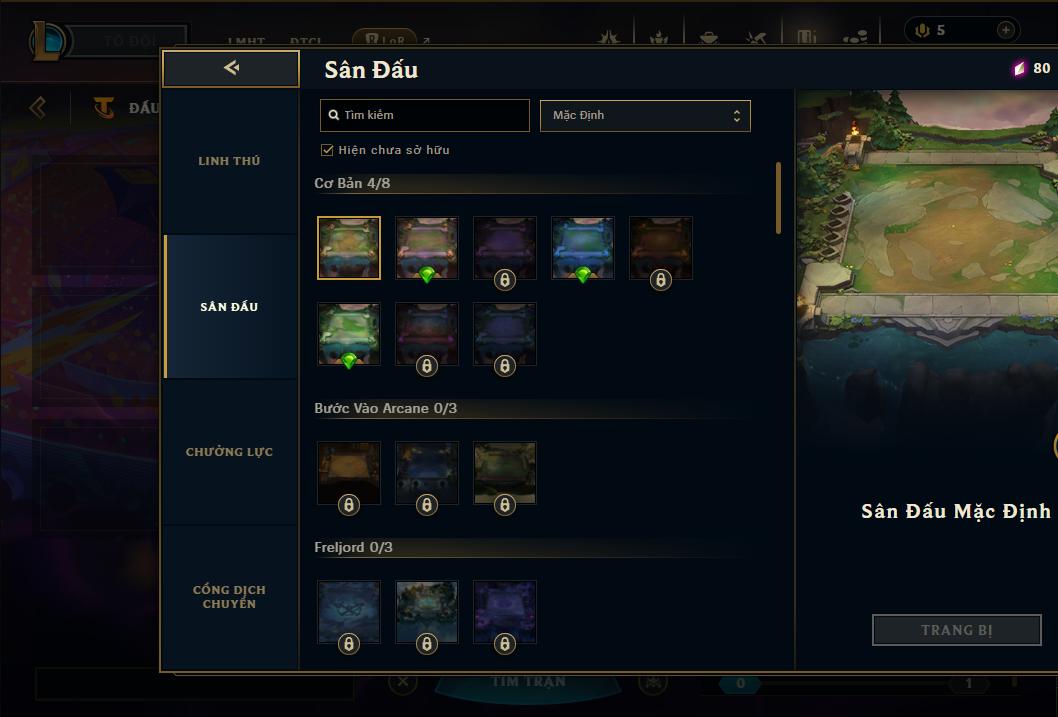Toggle the Hiện chưa sở hữu checkbox
Viewport: 1058px width, 717px height.
point(327,150)
